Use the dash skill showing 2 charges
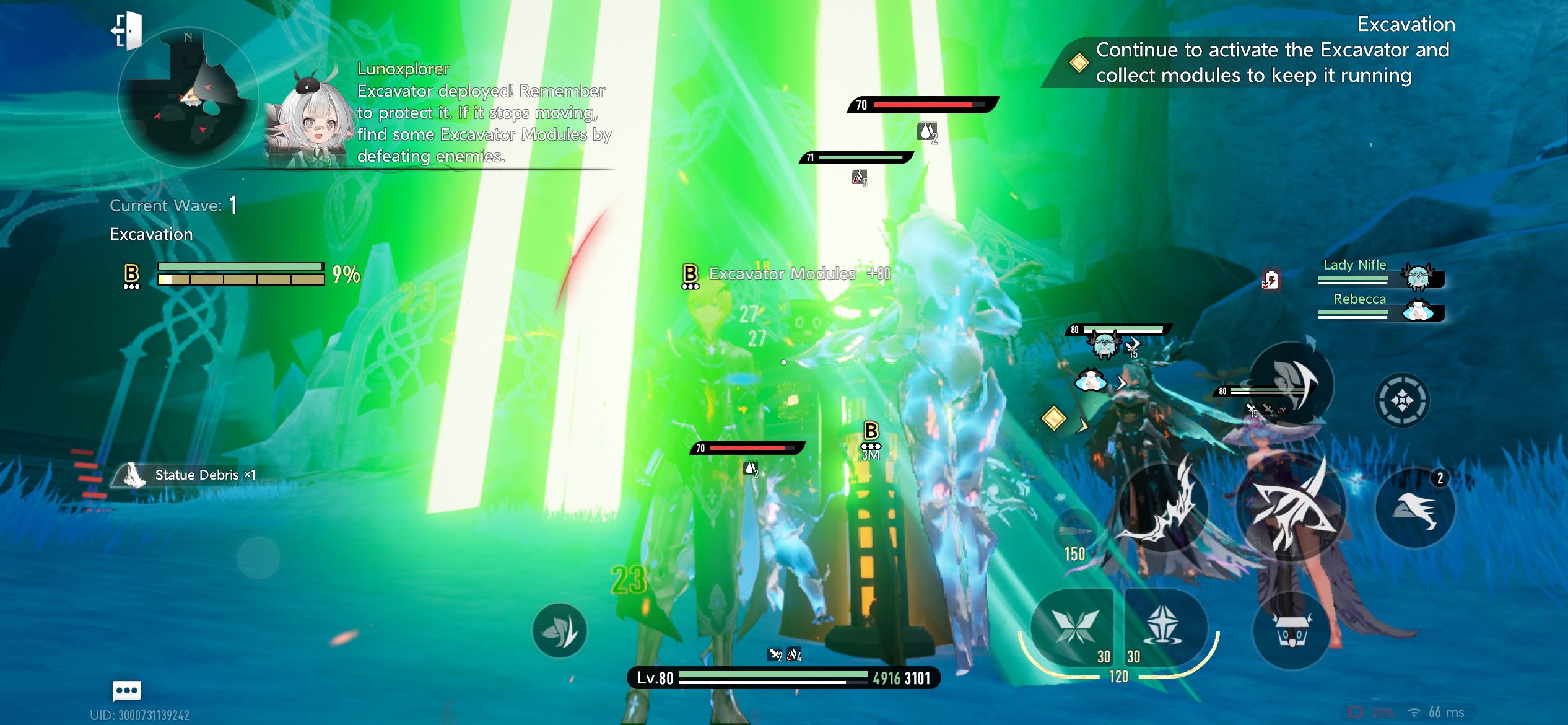This screenshot has width=1568, height=725. coord(1414,509)
